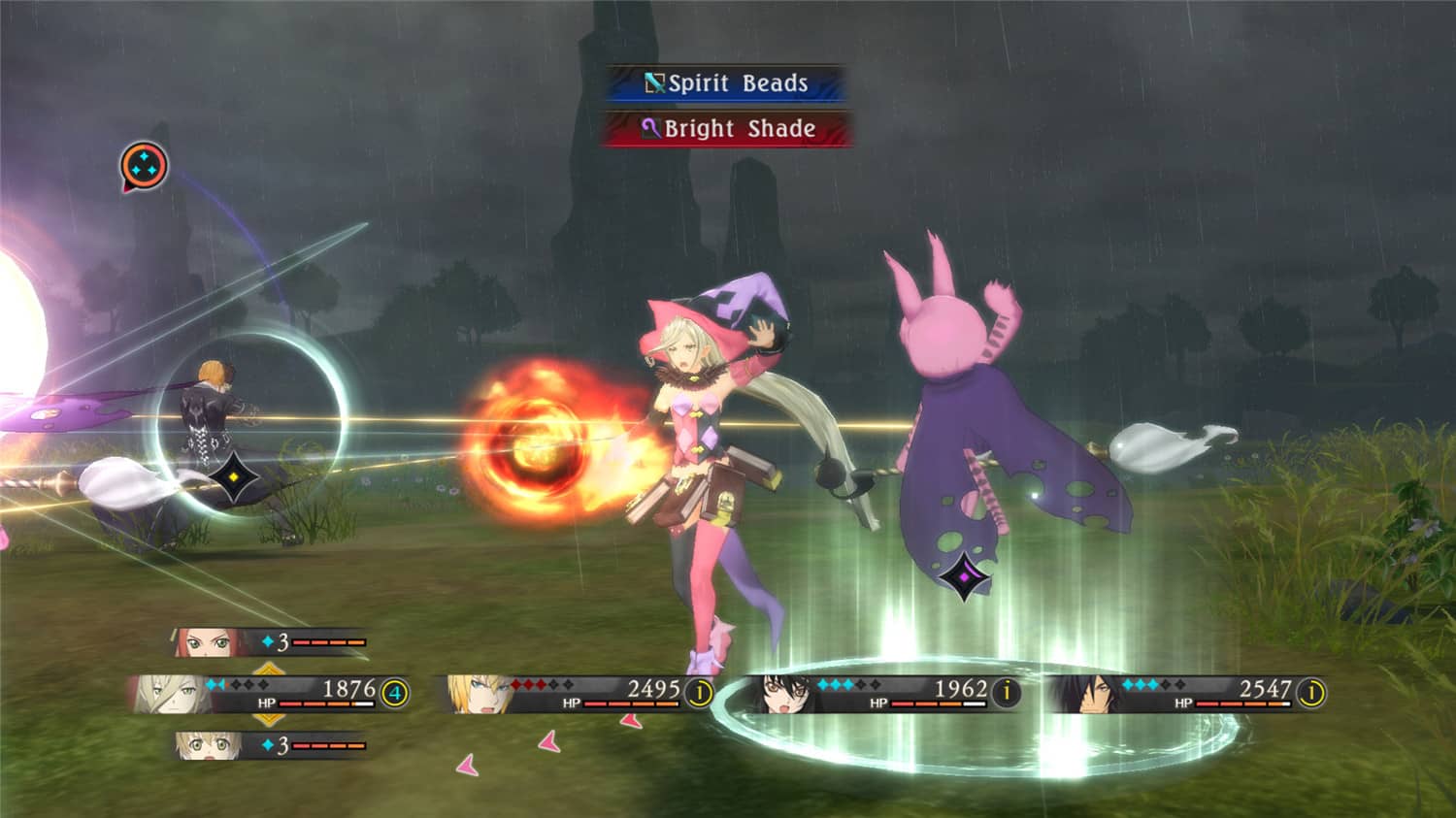Expand Eleanor's status strip showing 3
Image resolution: width=1456 pixels, height=818 pixels.
click(x=272, y=641)
